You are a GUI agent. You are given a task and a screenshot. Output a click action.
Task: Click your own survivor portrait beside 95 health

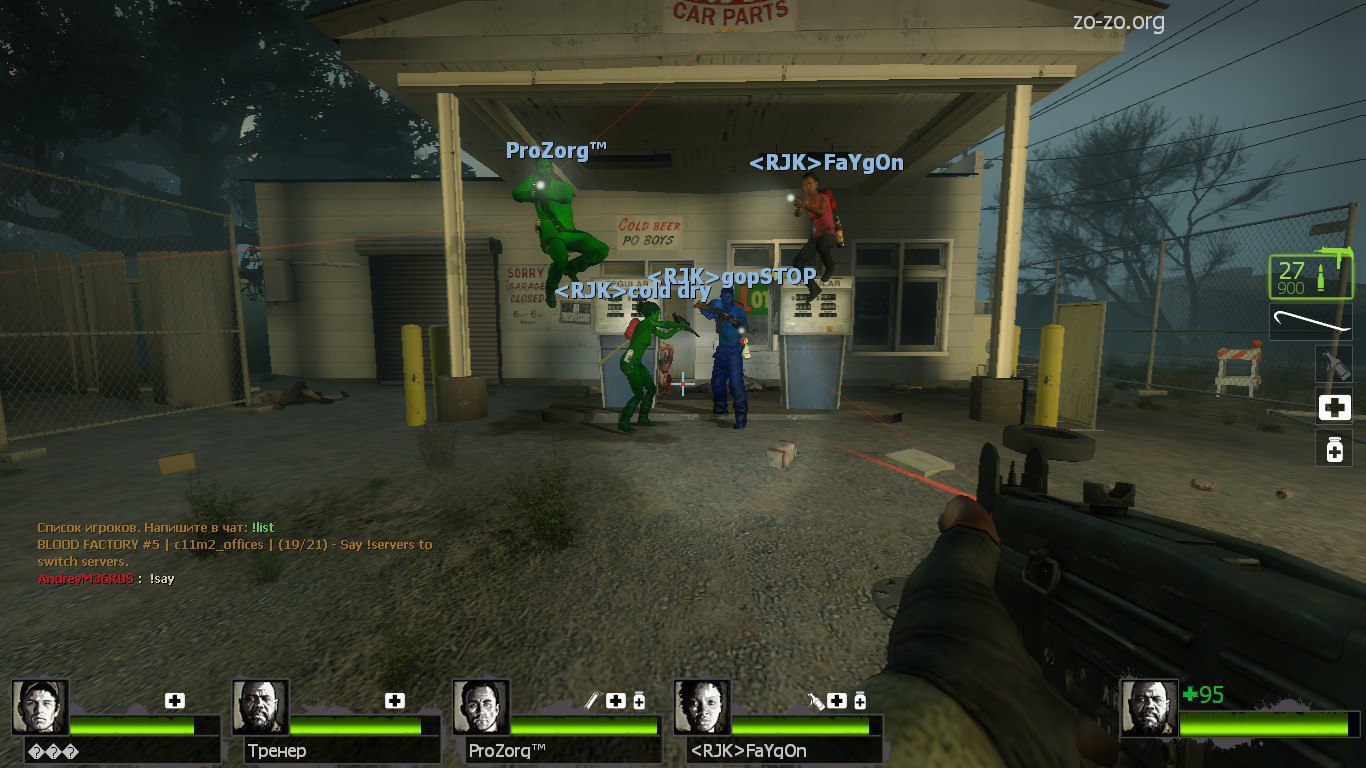click(x=1148, y=707)
